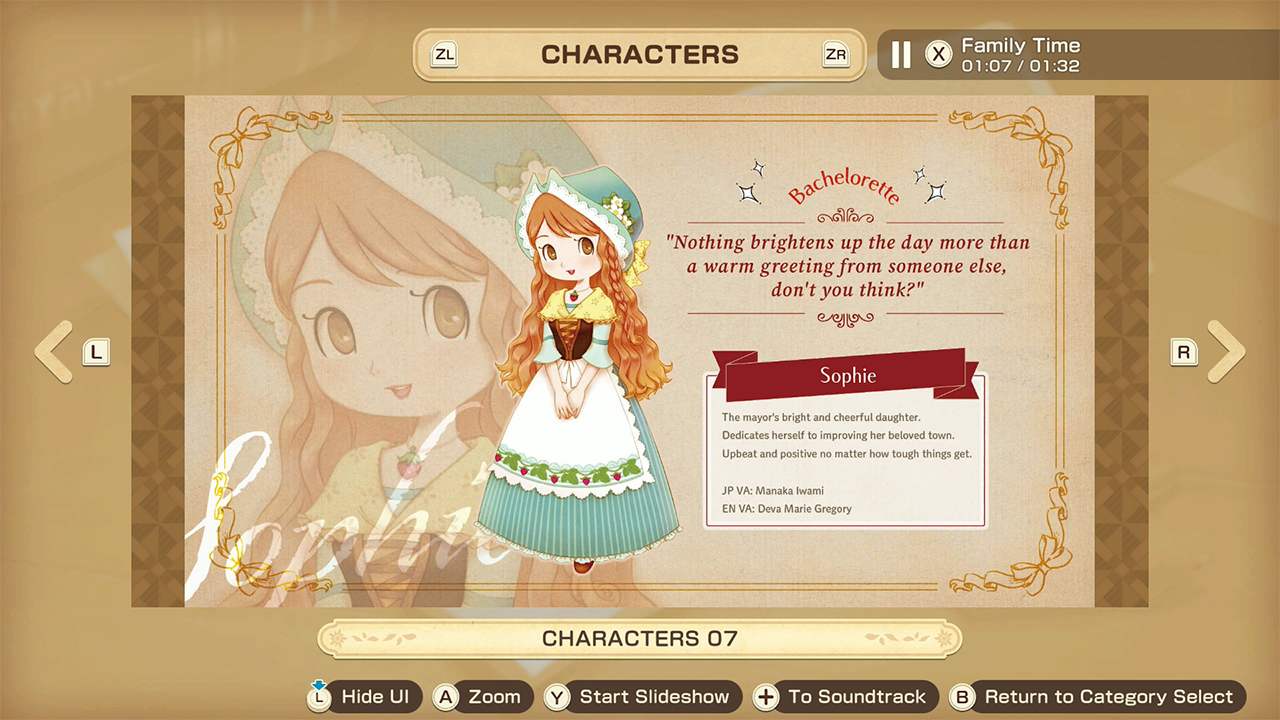Toggle Hide UI with the L control

318,697
